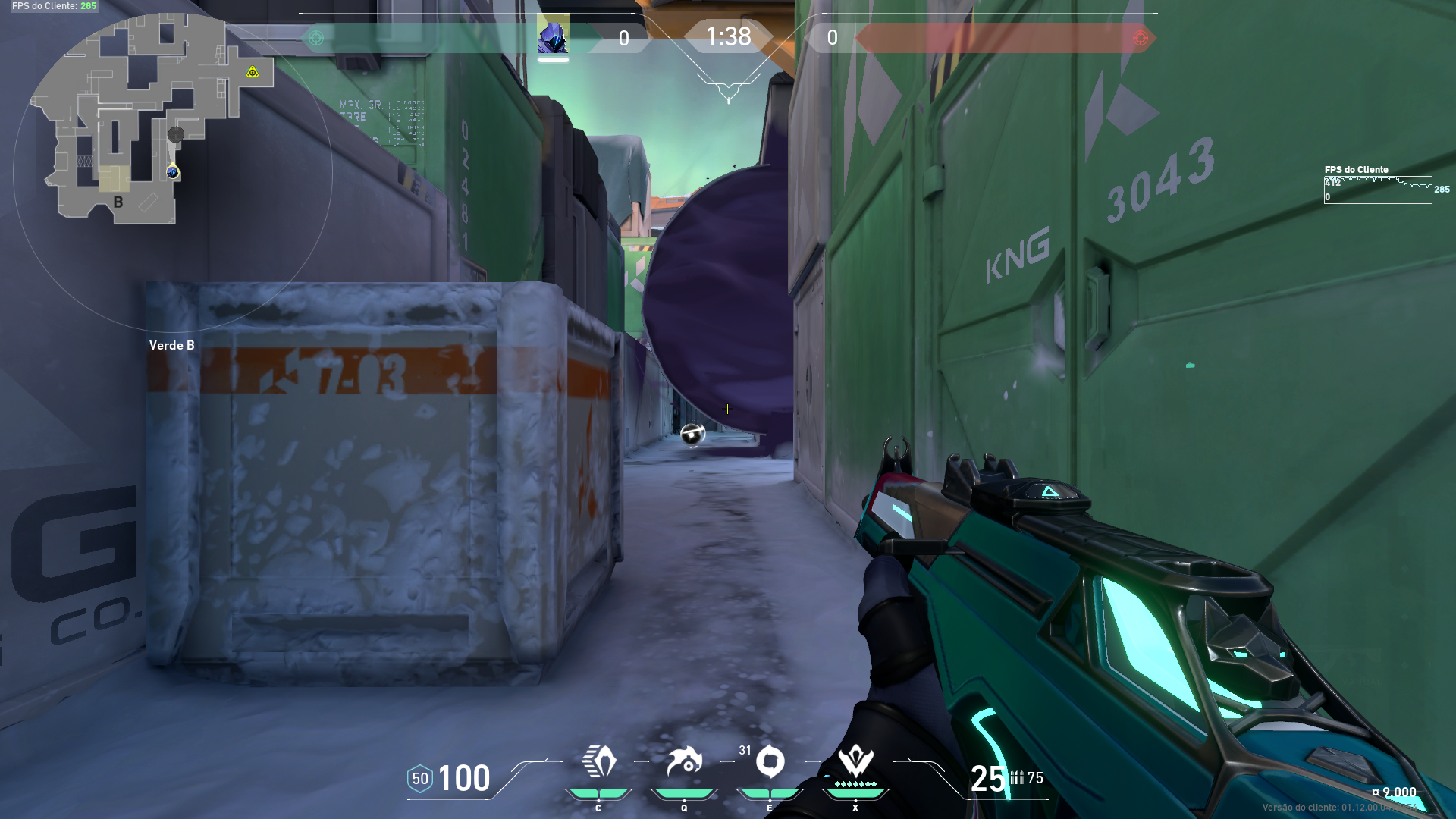Select the E ability icon showing 31 charges

click(770, 761)
